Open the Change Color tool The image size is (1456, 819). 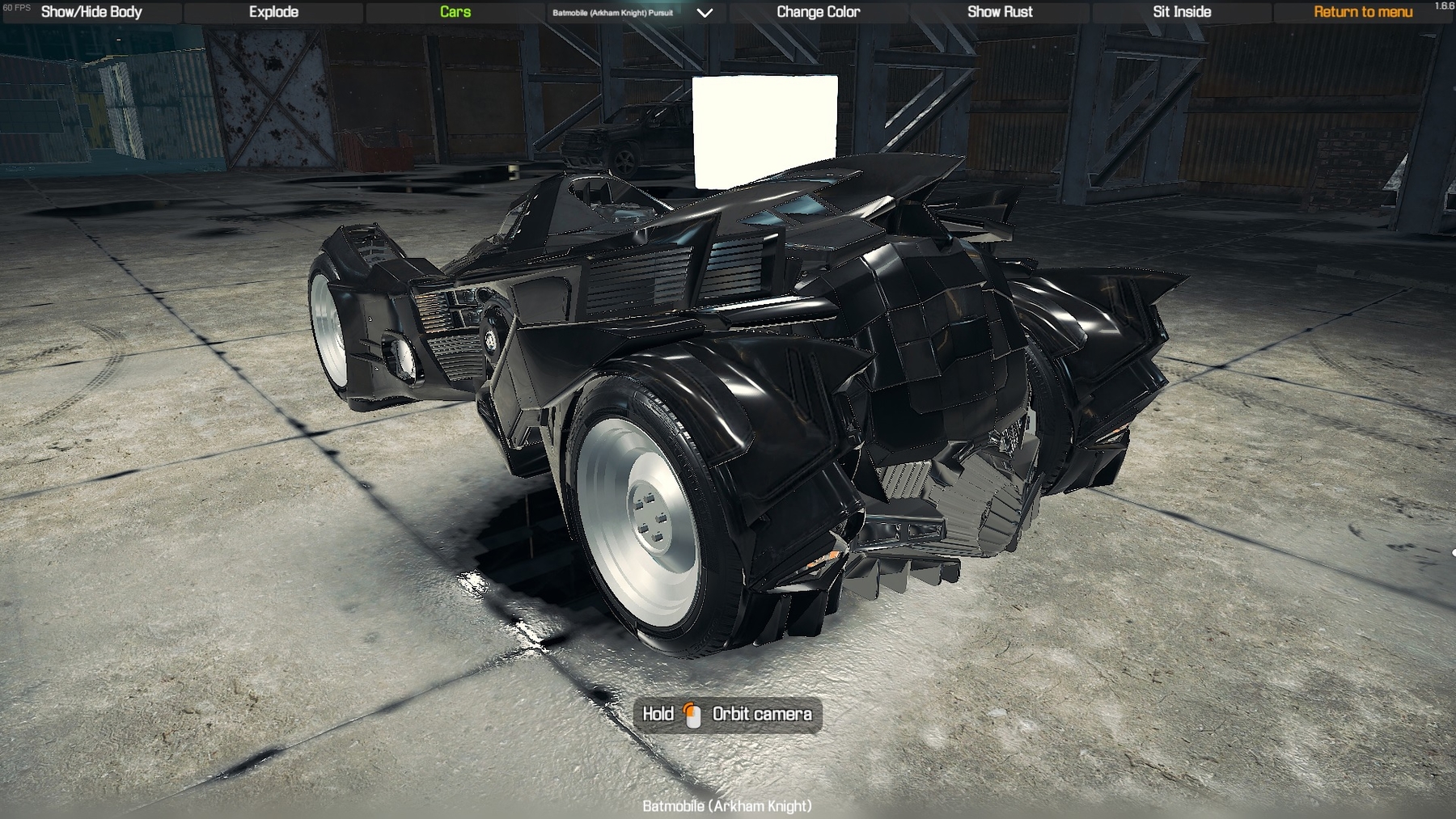[818, 12]
